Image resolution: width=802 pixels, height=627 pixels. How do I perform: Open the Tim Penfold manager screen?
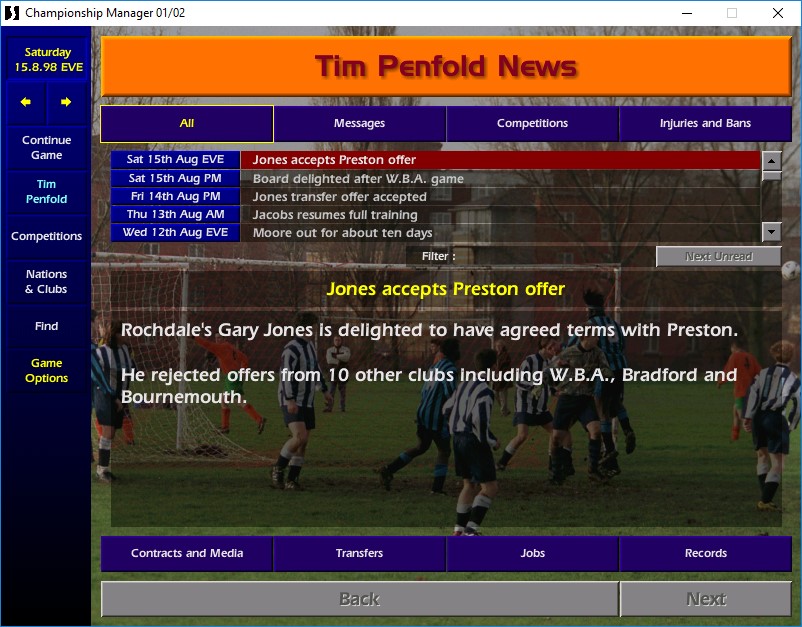[x=46, y=191]
